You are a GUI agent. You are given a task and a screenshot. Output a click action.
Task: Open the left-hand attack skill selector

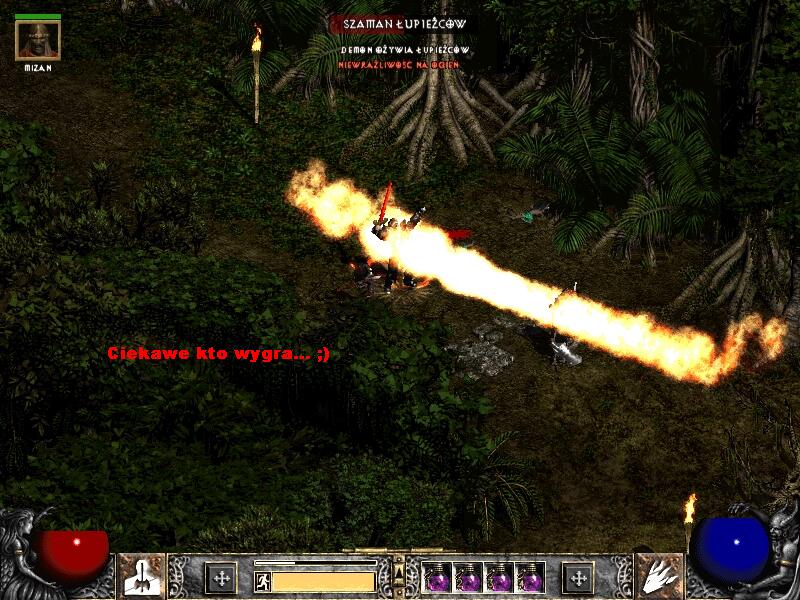(x=141, y=575)
